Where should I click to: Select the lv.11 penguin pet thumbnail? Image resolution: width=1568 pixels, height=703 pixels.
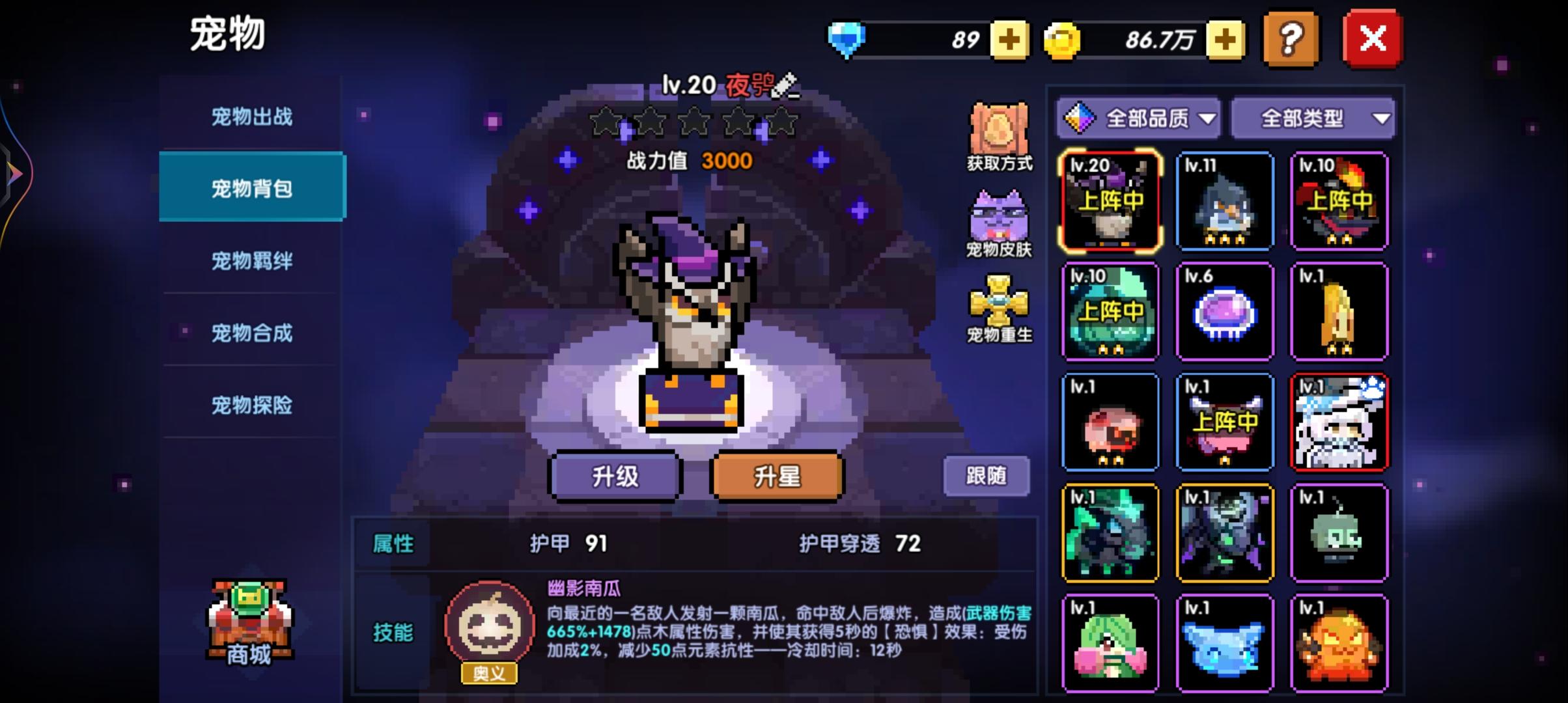1225,202
